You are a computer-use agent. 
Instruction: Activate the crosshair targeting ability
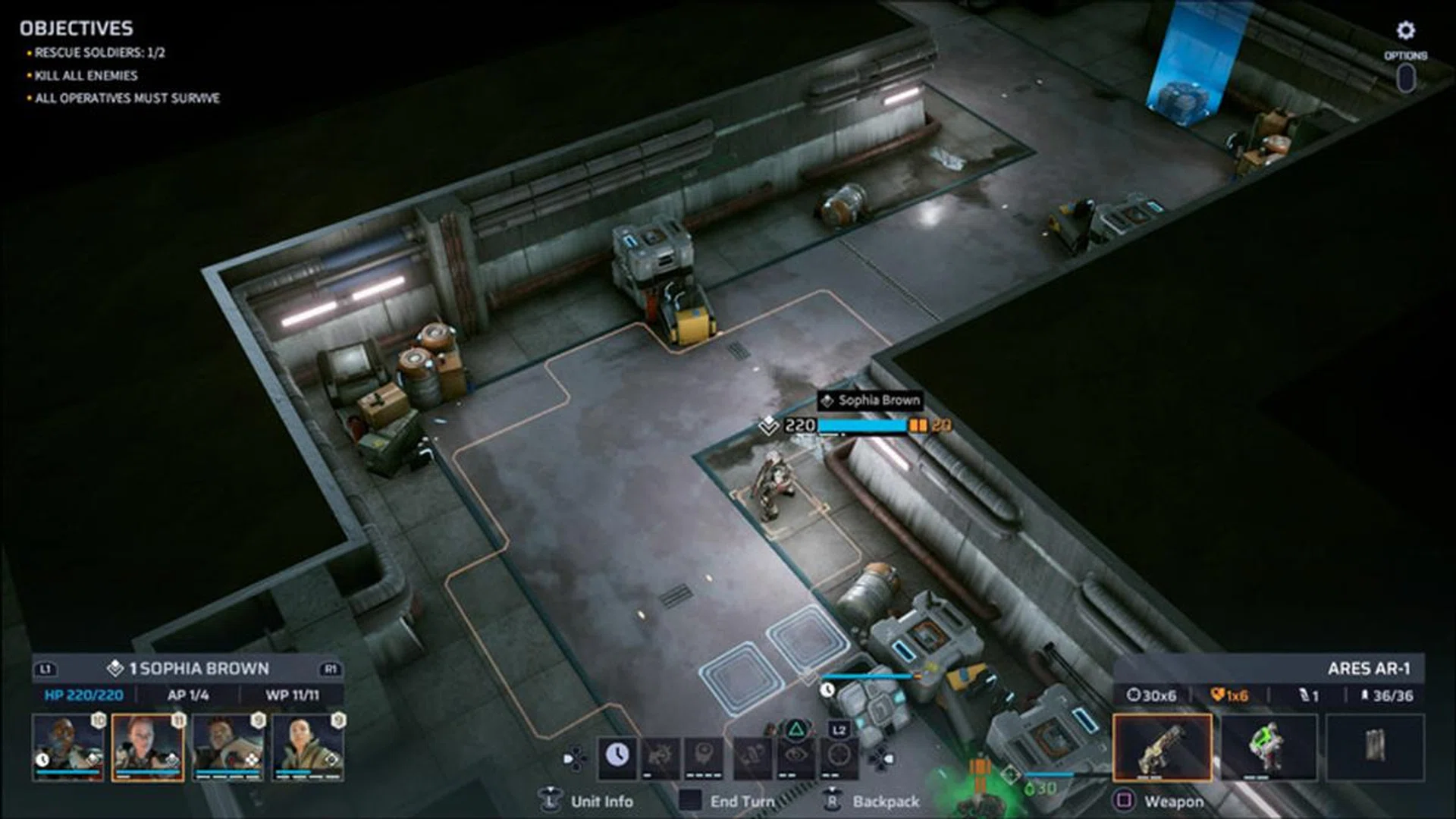[x=839, y=755]
